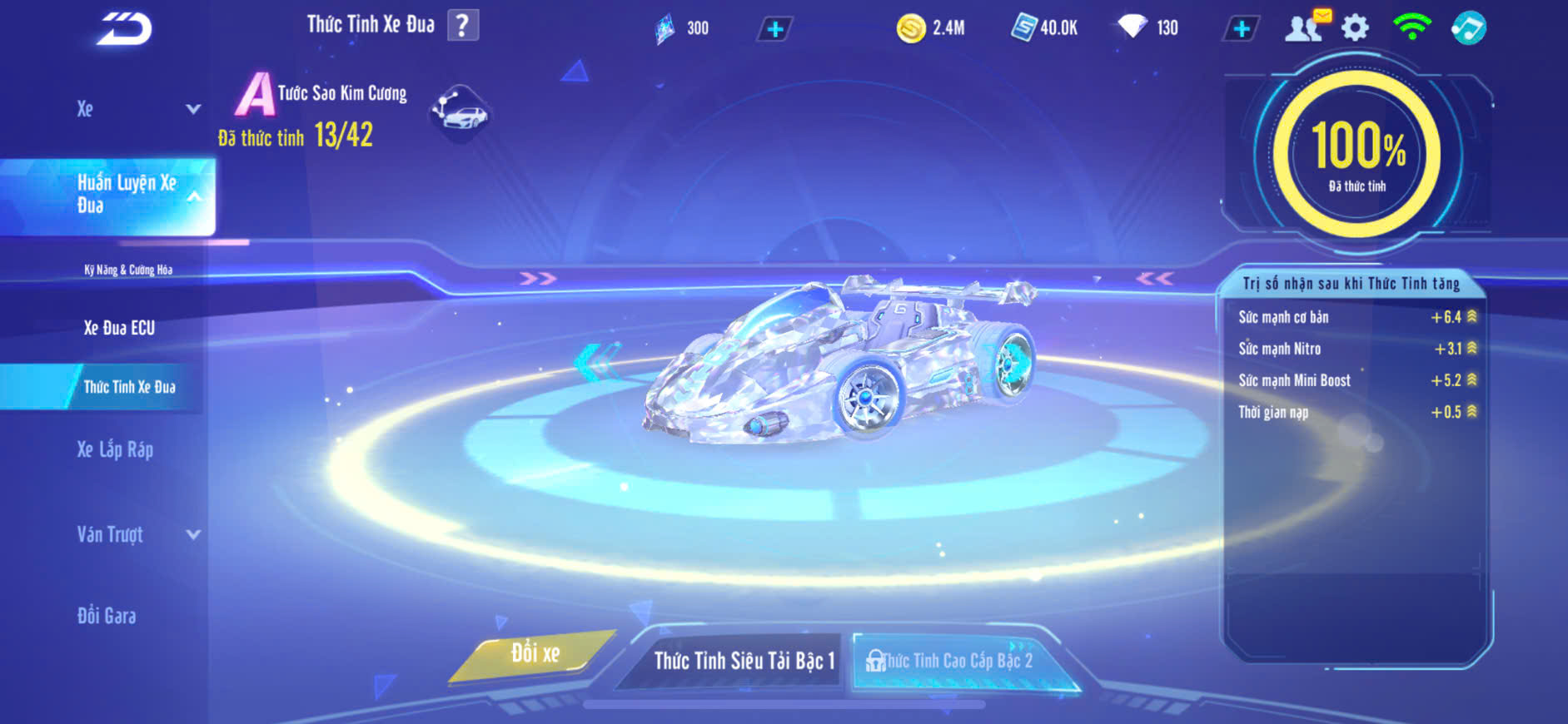Switch to Thức Tỉnh Siêu Tải Bậc 1 tab
This screenshot has height=724, width=1568.
click(x=743, y=661)
